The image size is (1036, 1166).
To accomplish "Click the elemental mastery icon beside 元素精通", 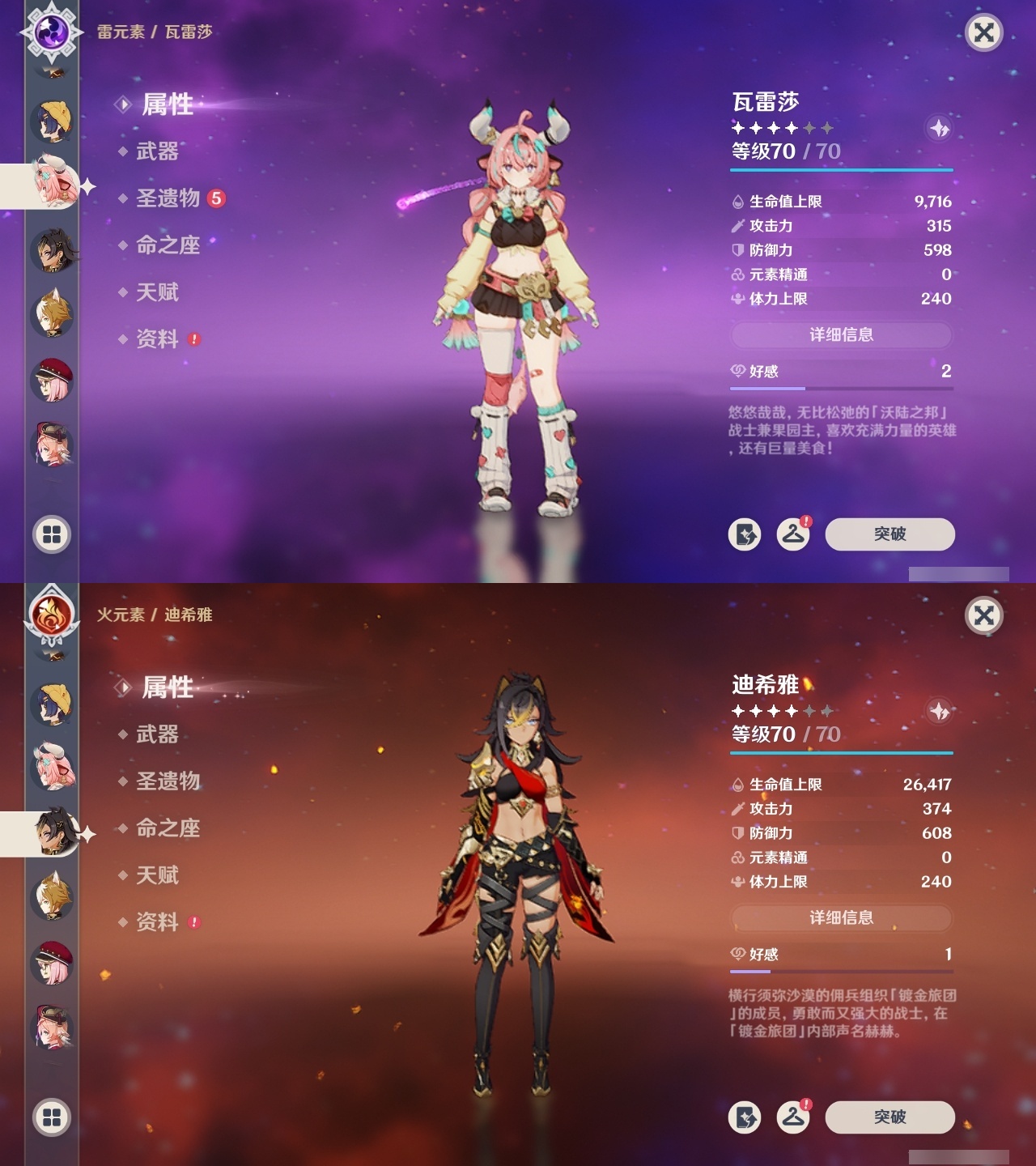I will tap(737, 274).
